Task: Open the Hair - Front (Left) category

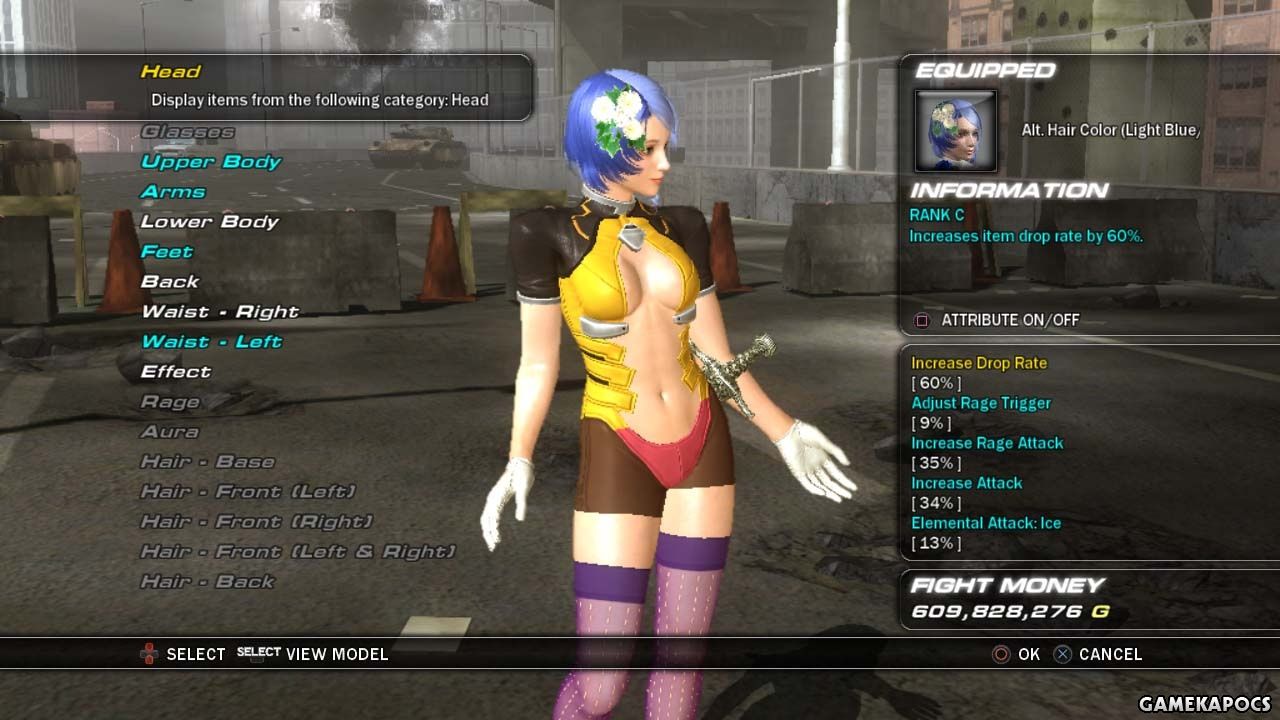Action: pos(248,492)
